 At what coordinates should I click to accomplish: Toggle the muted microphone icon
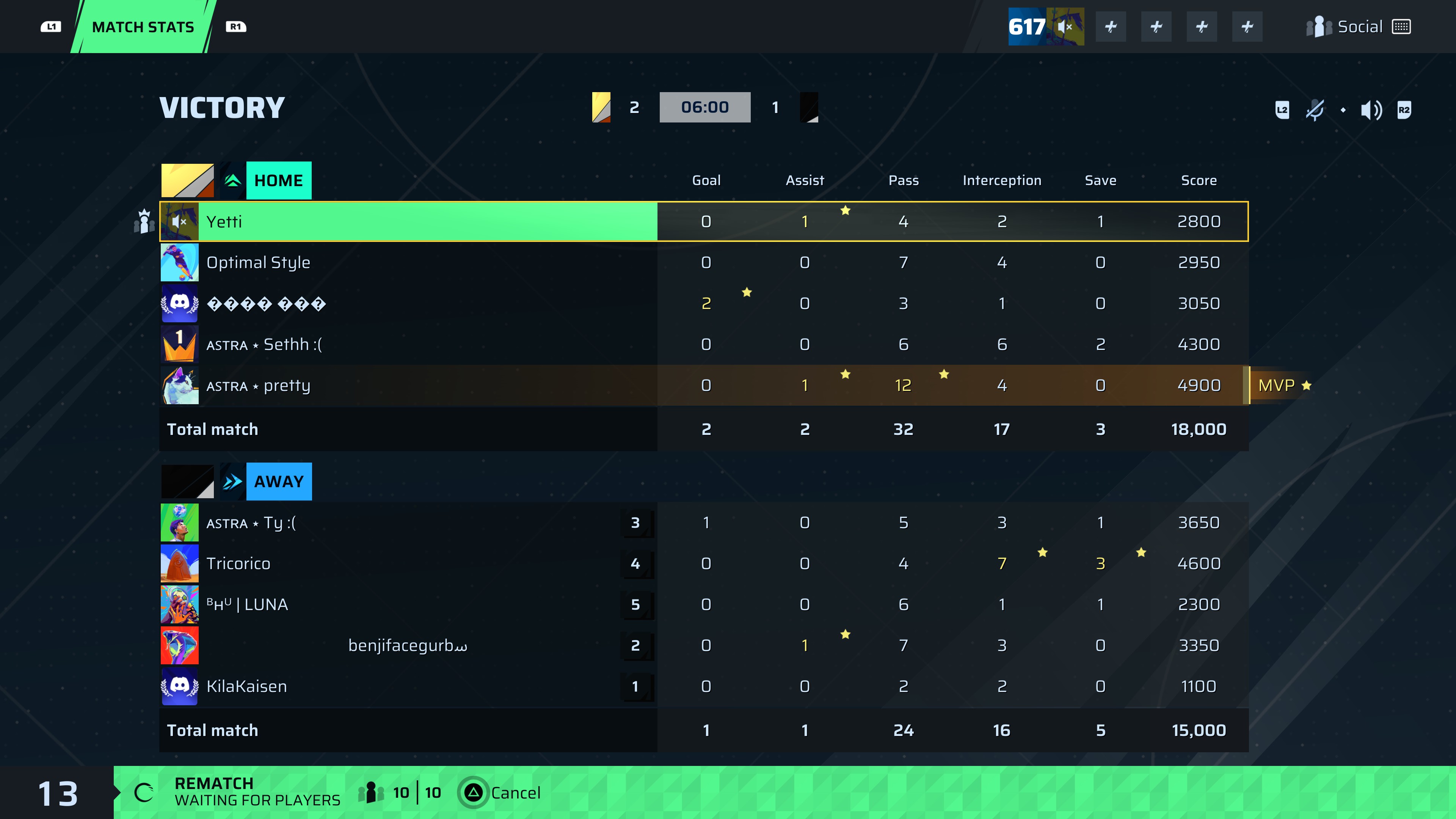(x=1315, y=110)
